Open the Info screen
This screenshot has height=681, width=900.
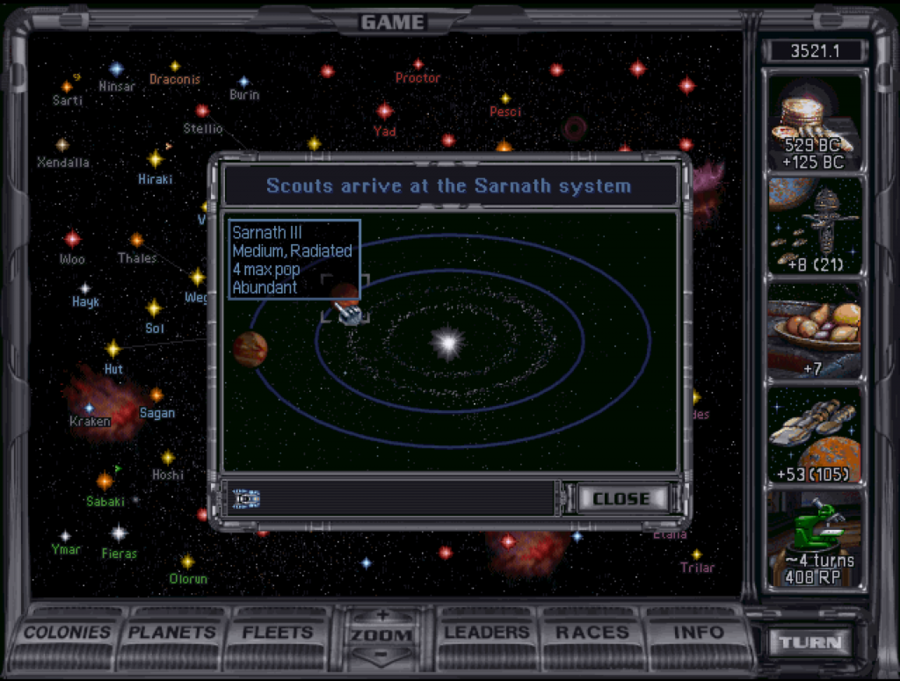point(697,633)
